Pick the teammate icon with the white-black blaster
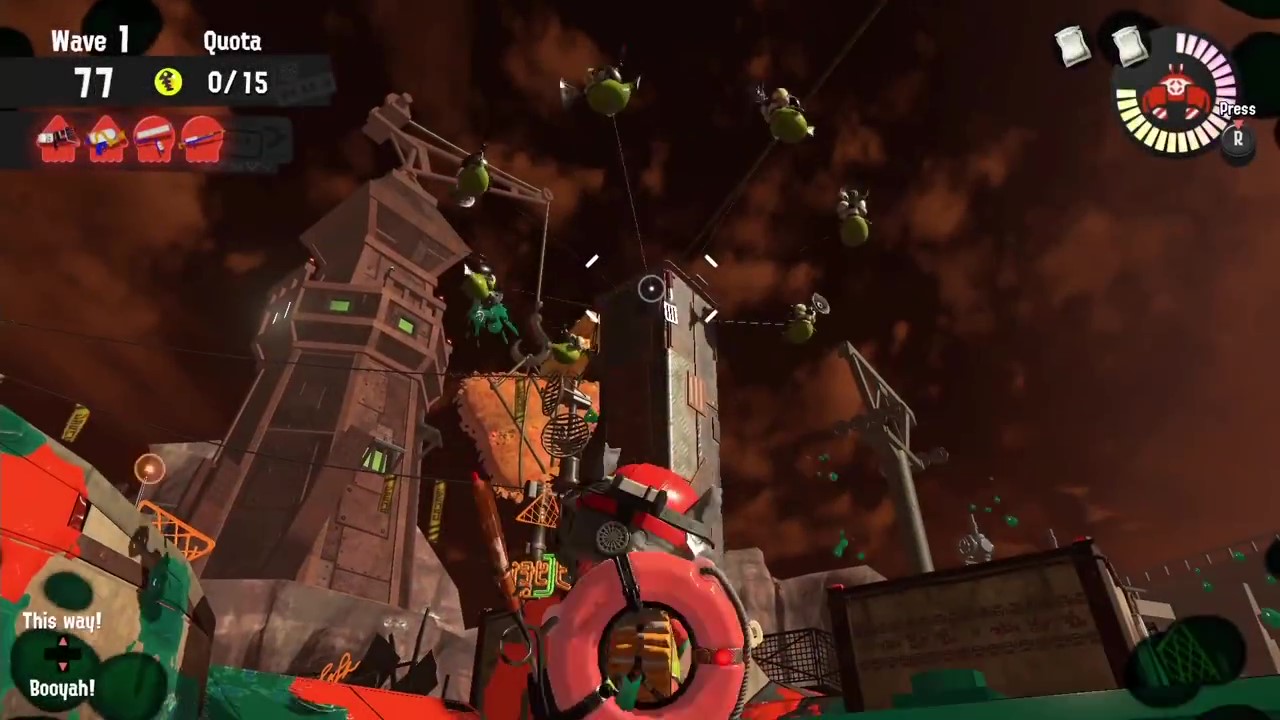Image resolution: width=1280 pixels, height=720 pixels. coord(57,139)
